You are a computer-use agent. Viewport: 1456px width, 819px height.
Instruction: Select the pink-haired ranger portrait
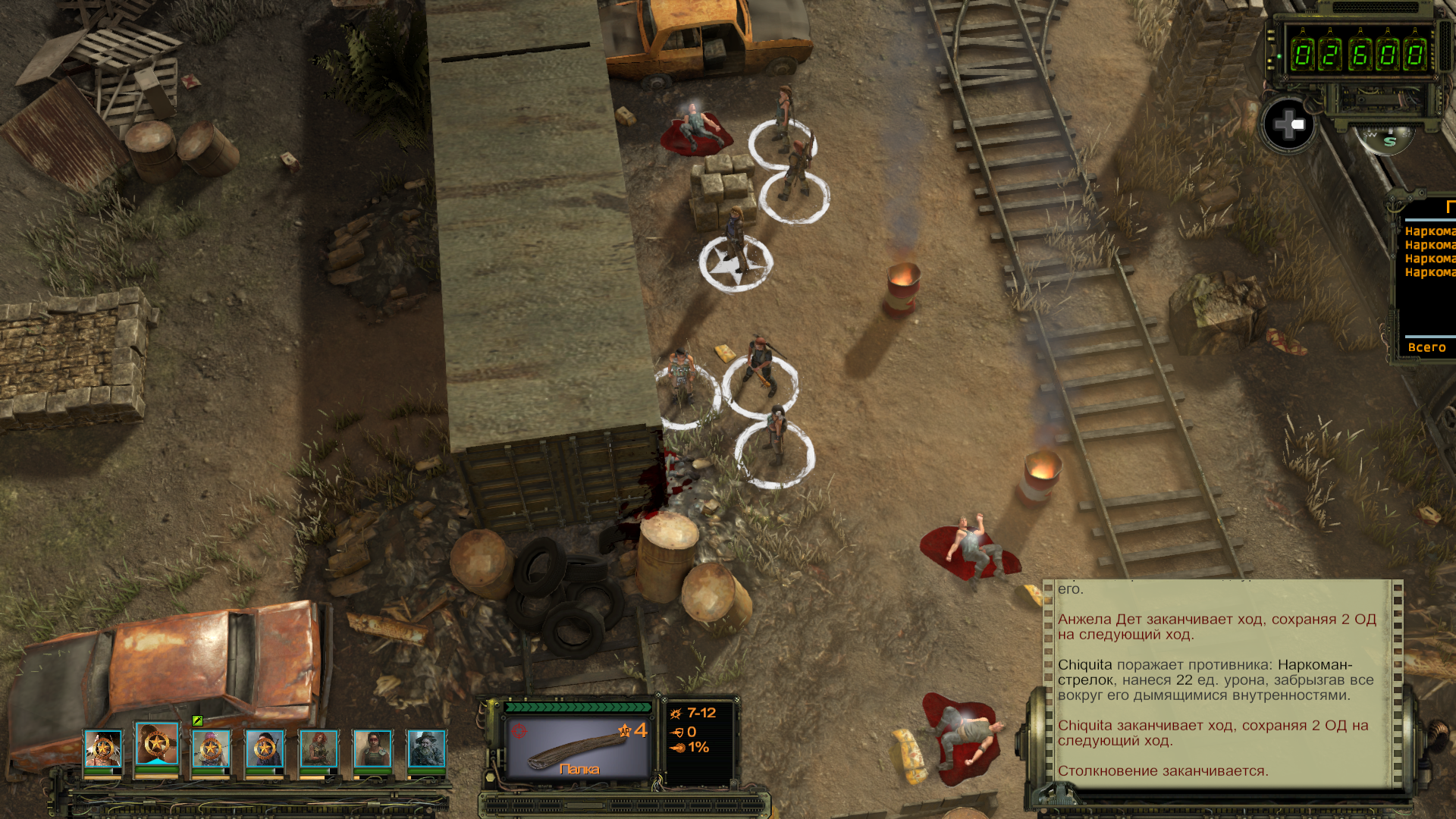click(x=211, y=749)
